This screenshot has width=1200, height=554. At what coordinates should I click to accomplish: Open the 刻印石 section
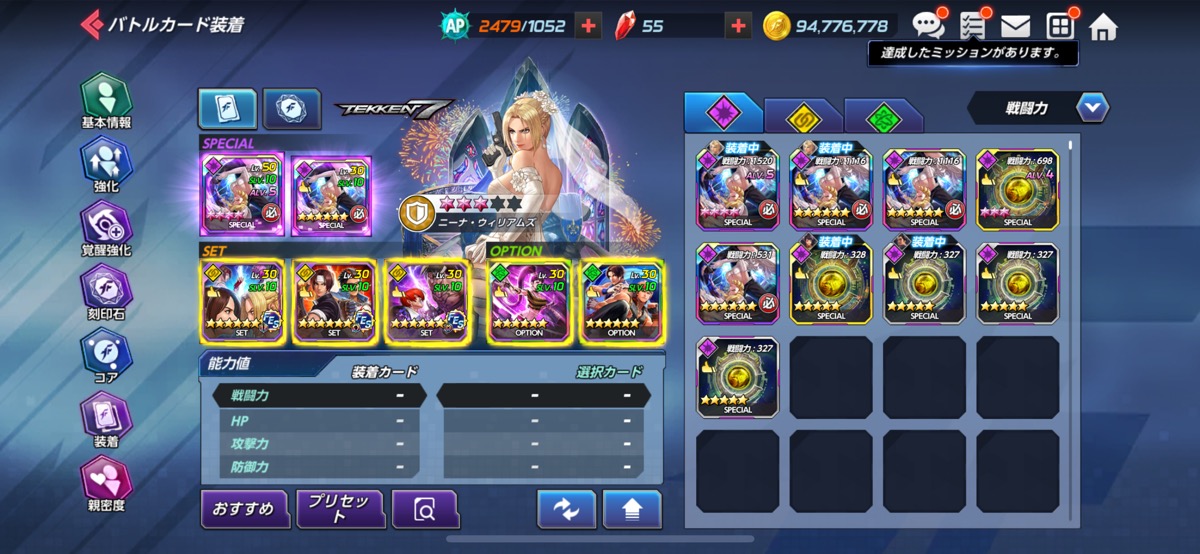[105, 294]
